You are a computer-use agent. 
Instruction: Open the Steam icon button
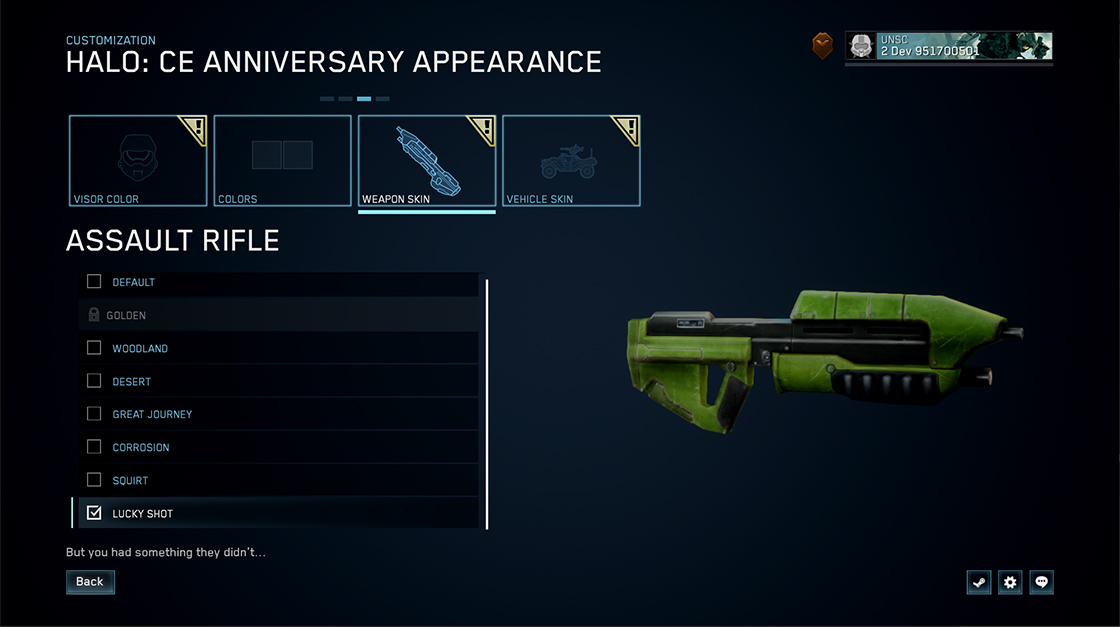click(x=979, y=582)
